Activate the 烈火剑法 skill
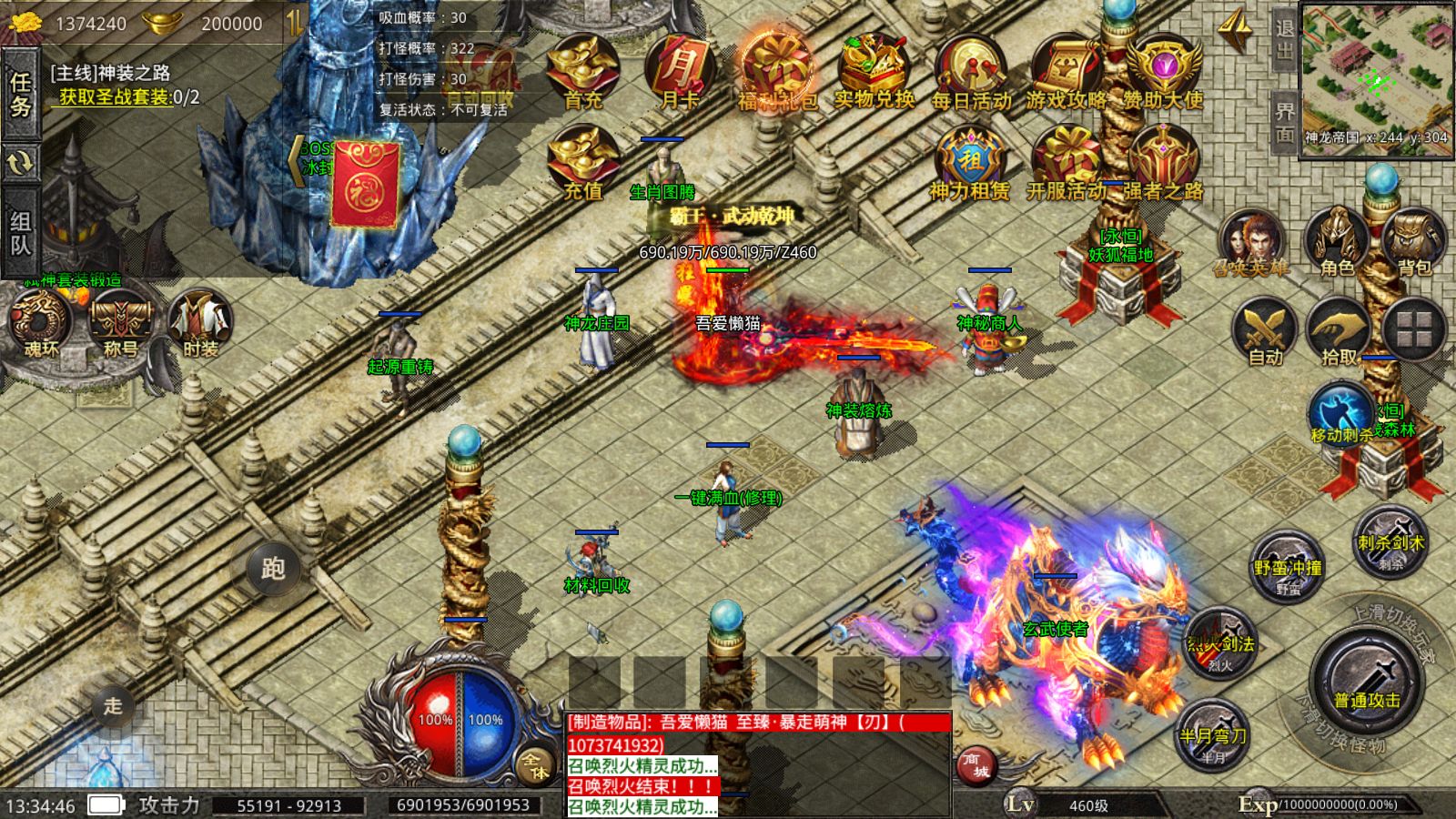This screenshot has height=819, width=1456. coord(1220,644)
